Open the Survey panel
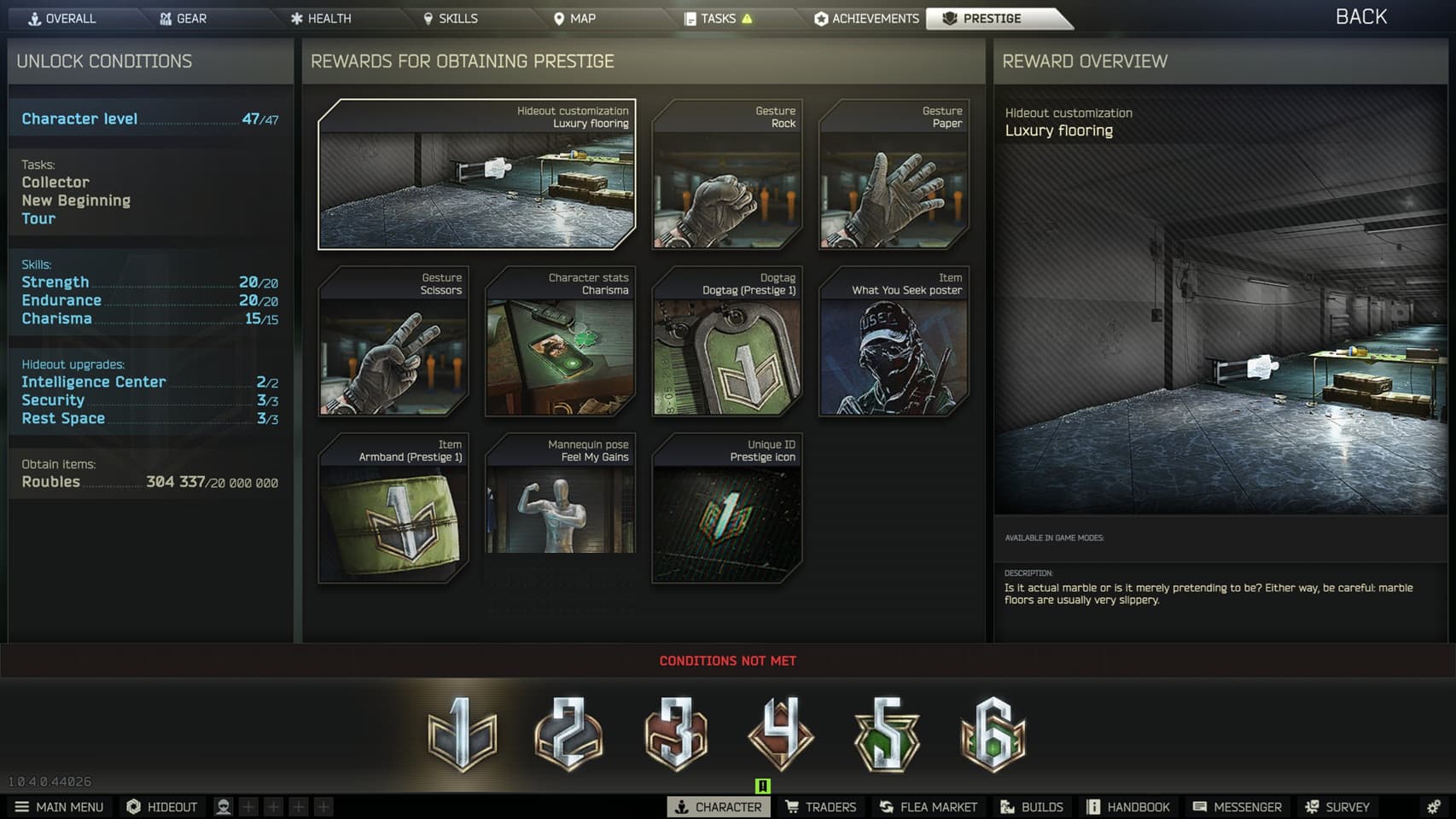 [x=1338, y=806]
